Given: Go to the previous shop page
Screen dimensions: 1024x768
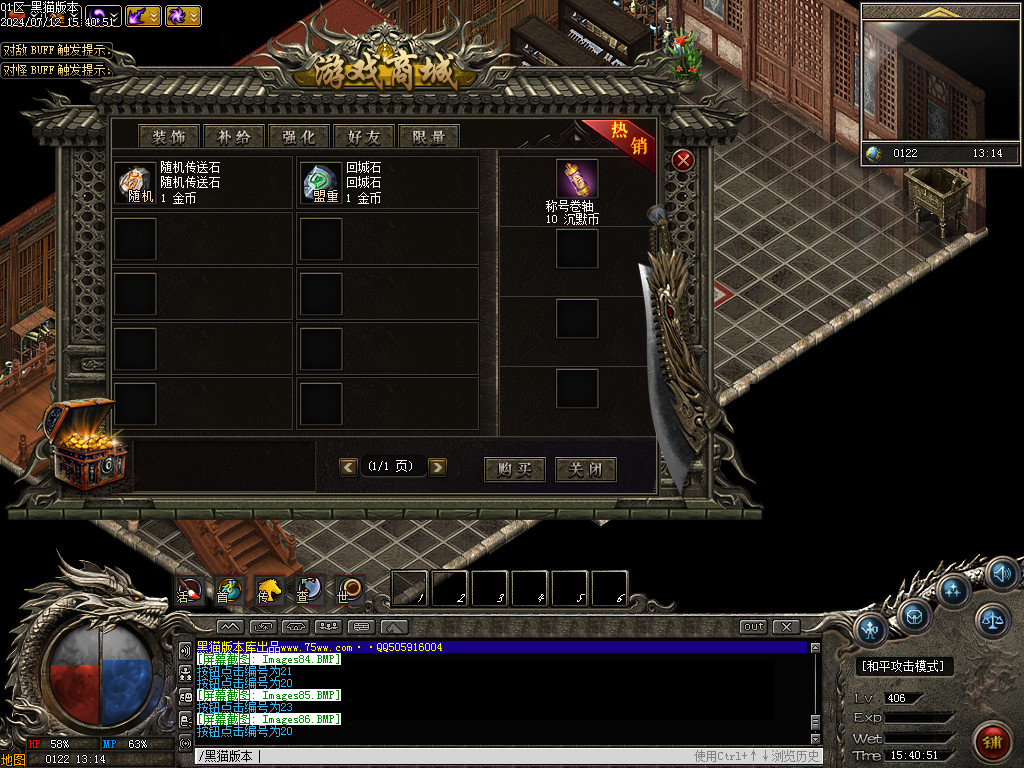Looking at the screenshot, I should pos(348,467).
